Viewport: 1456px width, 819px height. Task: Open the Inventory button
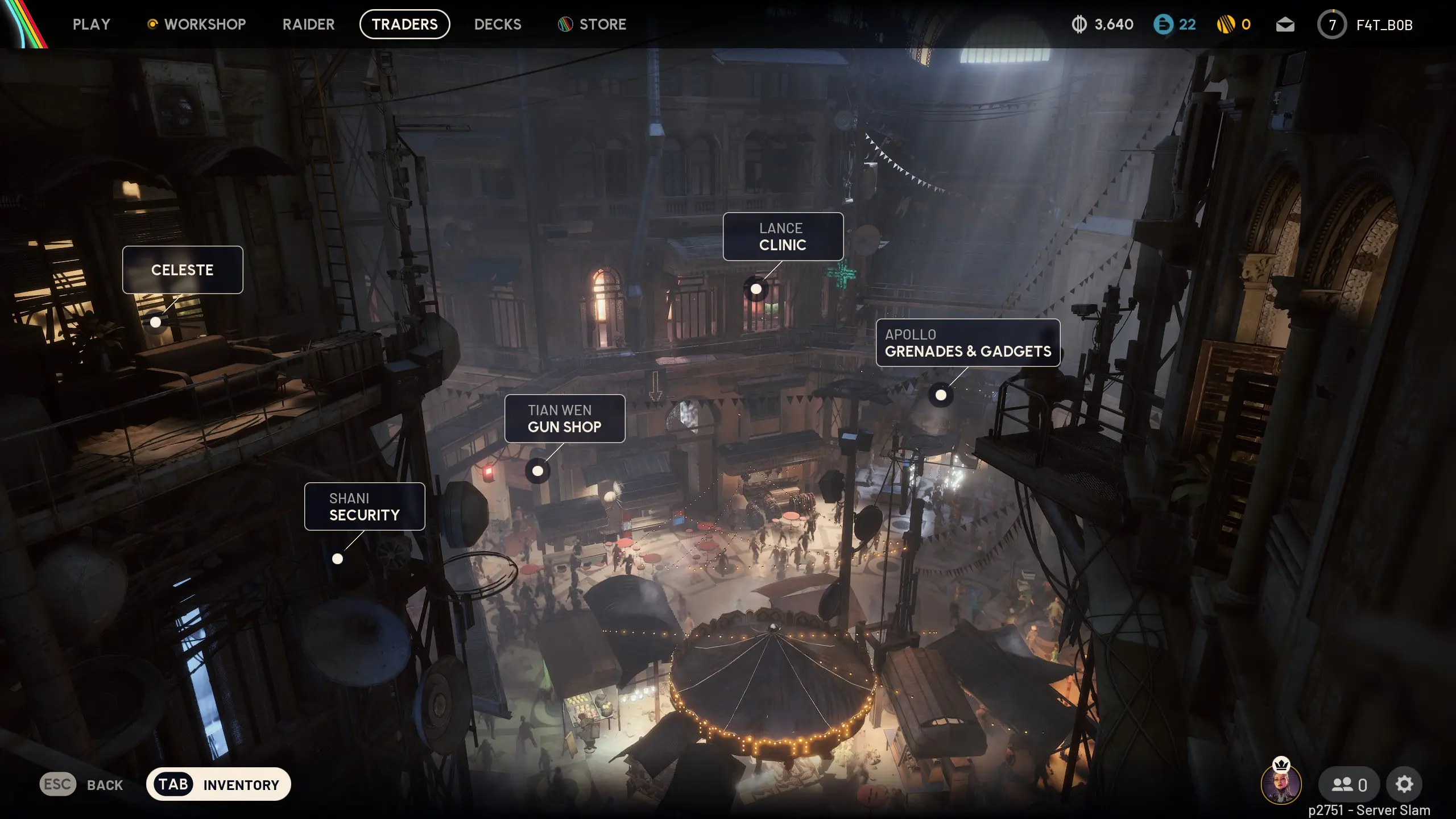click(218, 785)
